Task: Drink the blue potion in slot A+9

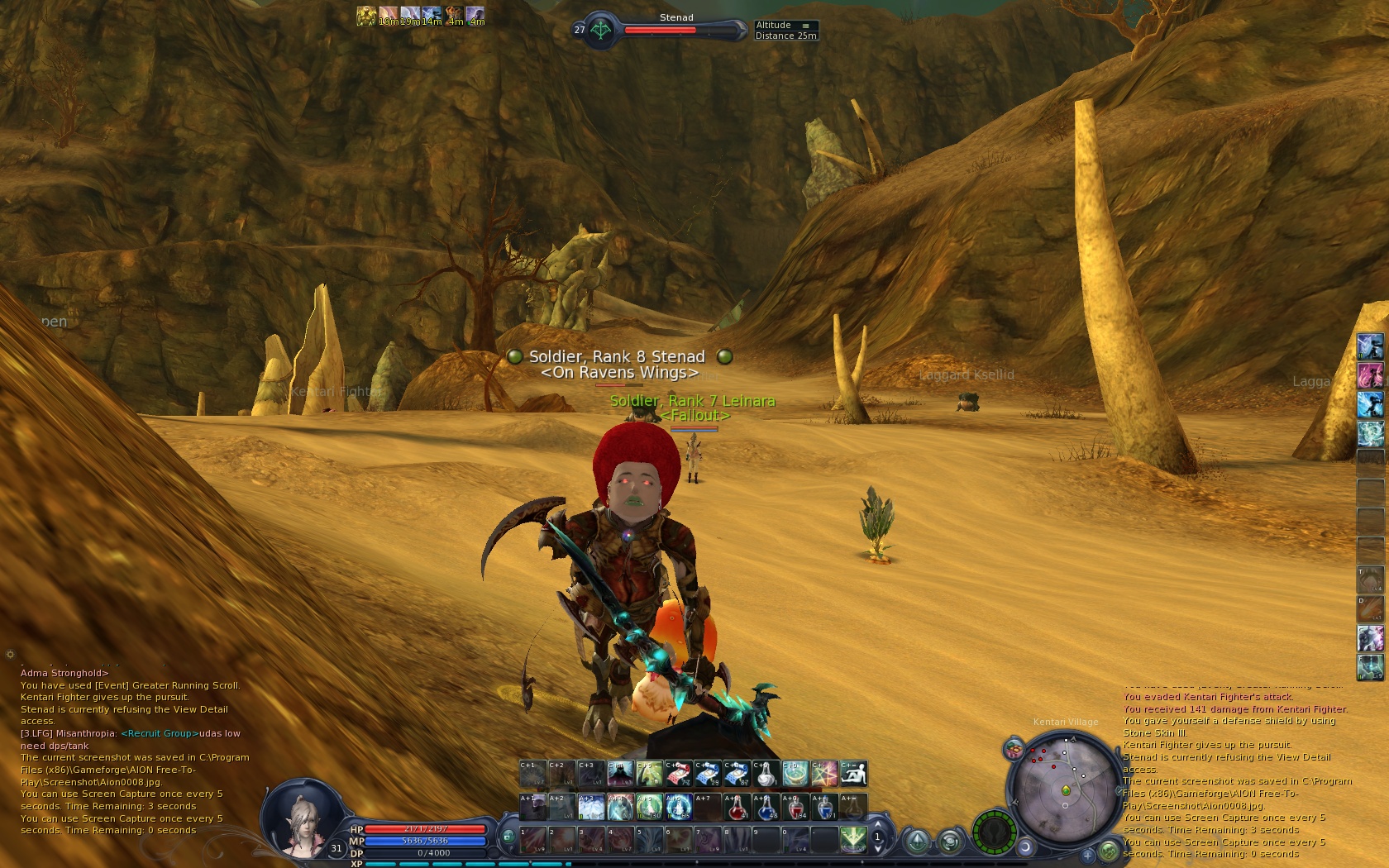Action: click(x=766, y=807)
